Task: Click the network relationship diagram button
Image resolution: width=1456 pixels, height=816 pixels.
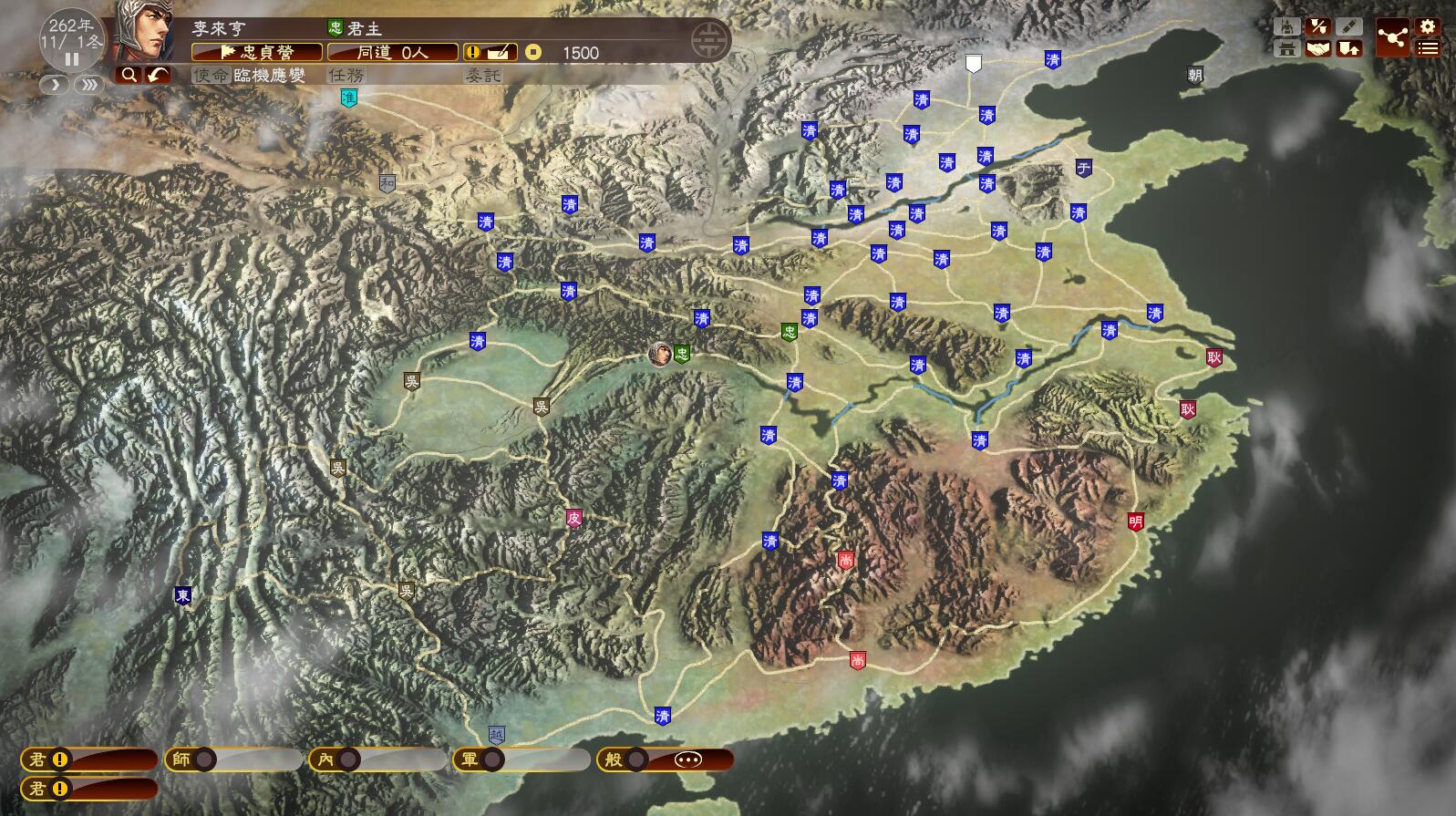Action: [1392, 37]
